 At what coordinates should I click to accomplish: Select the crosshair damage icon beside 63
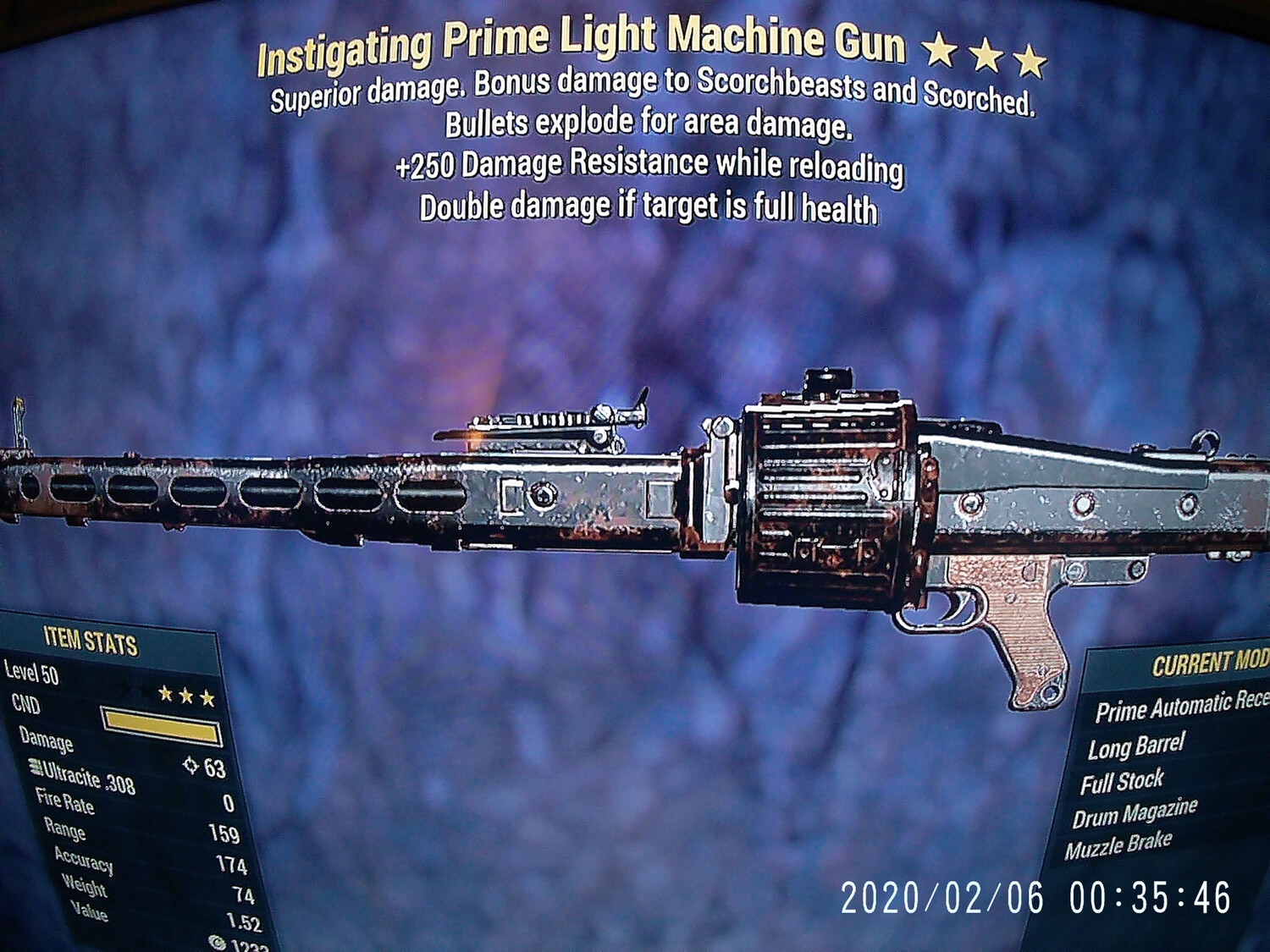[x=191, y=764]
